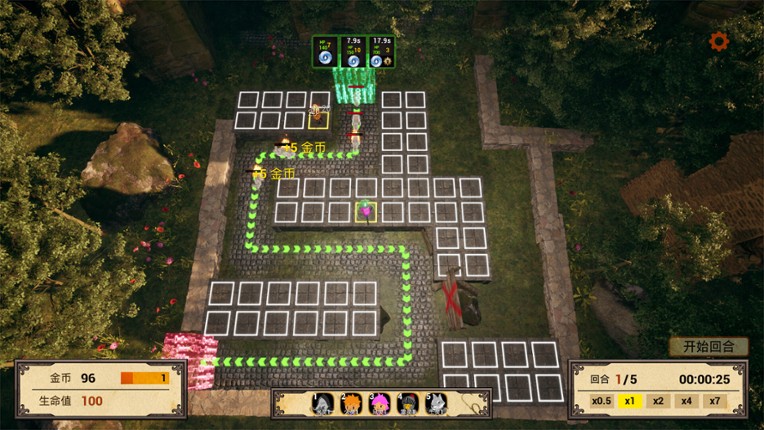The width and height of the screenshot is (764, 430).
Task: Open the wave card with 7.9s timer
Action: [x=353, y=52]
